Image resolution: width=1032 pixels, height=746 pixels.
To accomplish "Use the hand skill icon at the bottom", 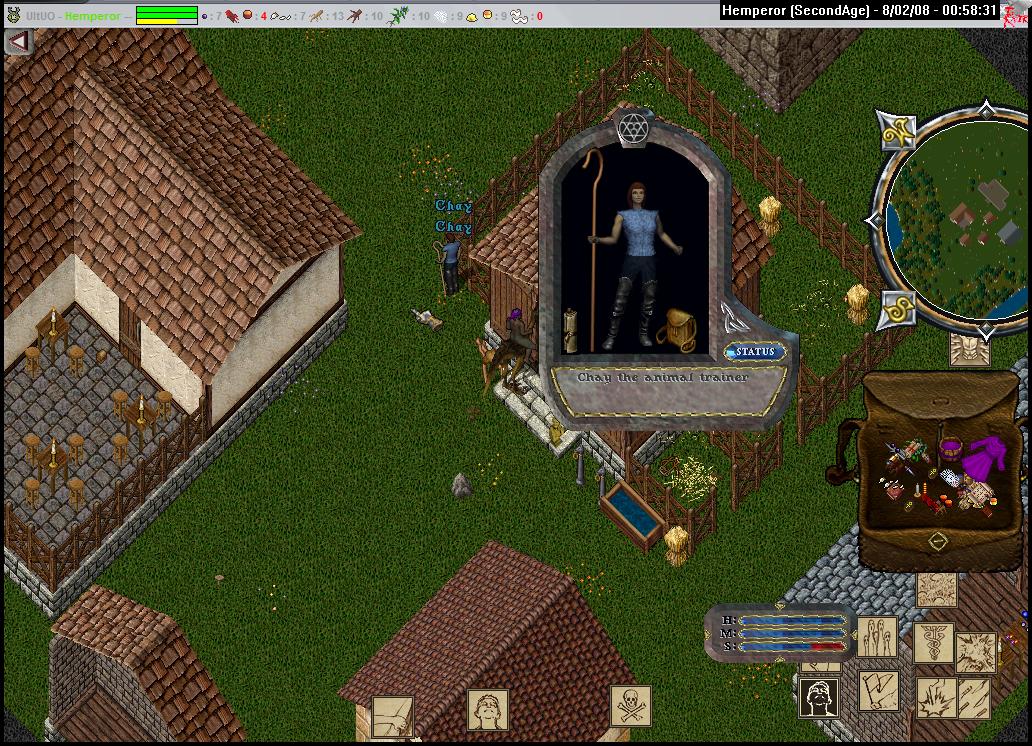I will click(392, 716).
